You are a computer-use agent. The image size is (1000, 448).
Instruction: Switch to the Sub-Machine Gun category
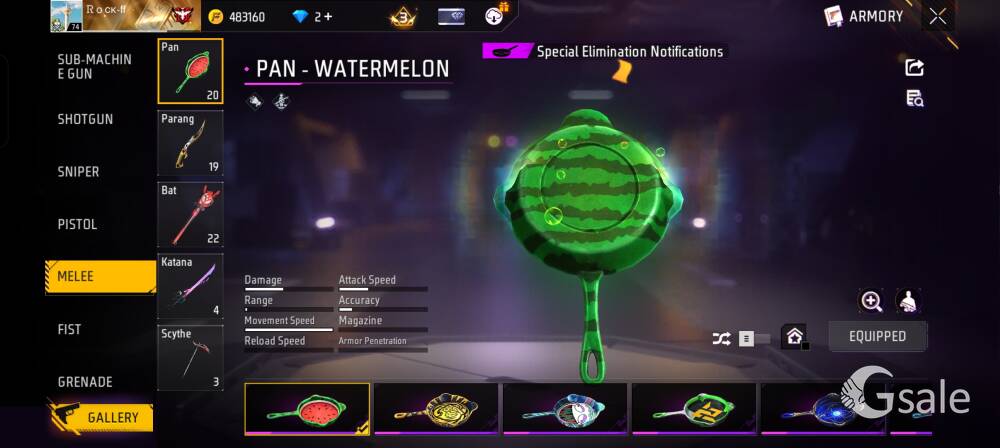click(x=94, y=67)
